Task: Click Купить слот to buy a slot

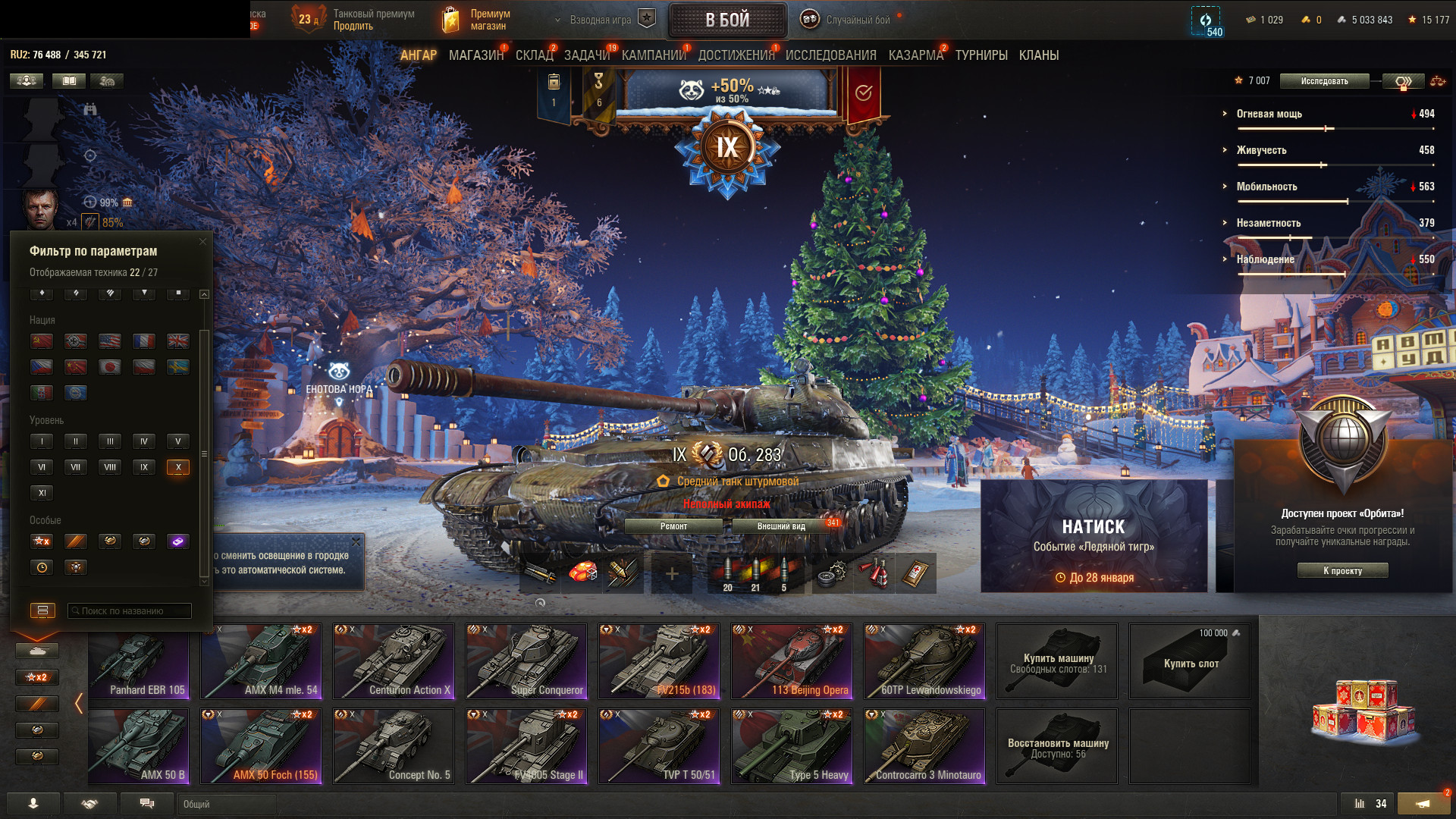Action: pos(1191,663)
